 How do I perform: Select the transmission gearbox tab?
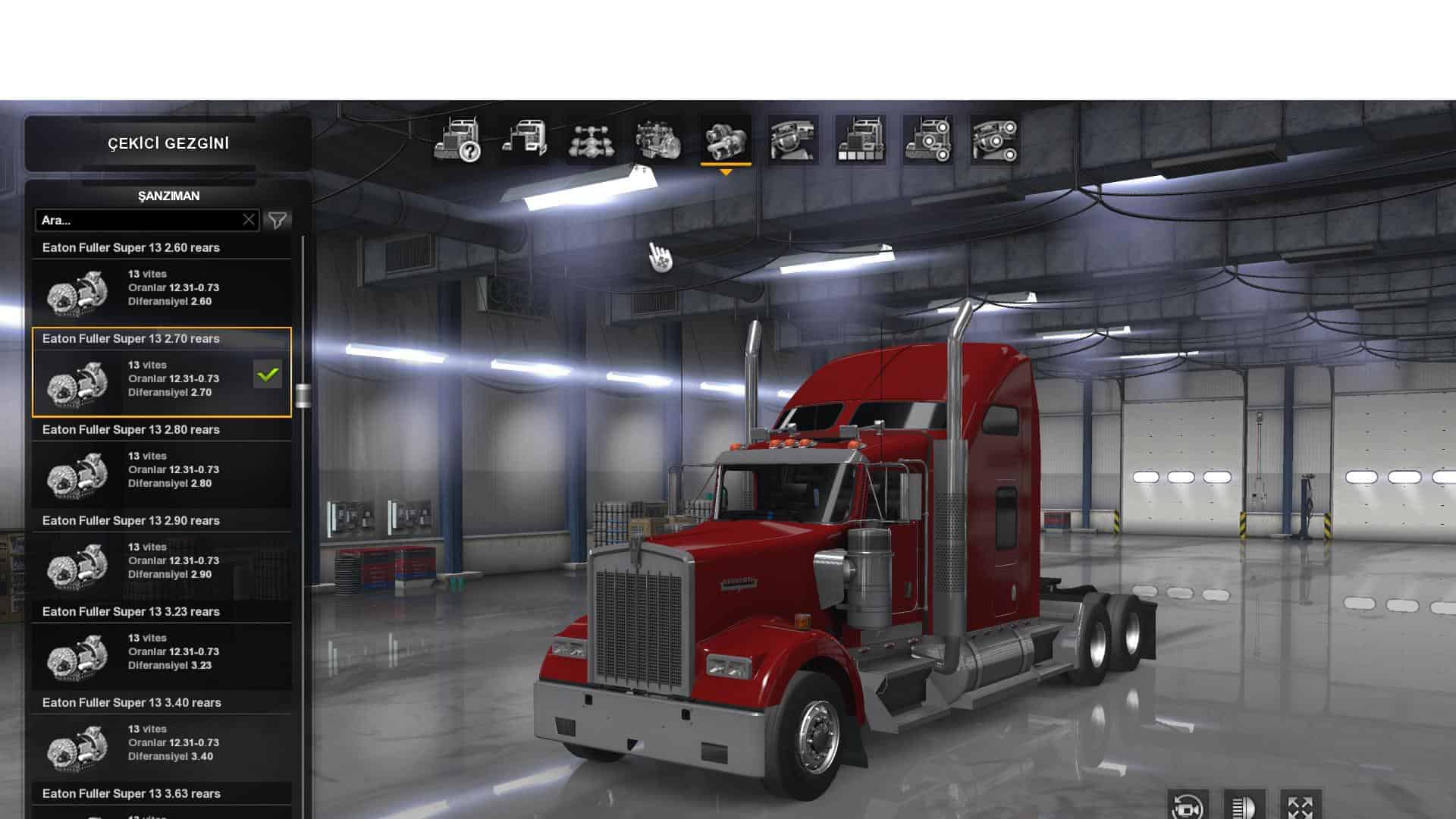pyautogui.click(x=726, y=140)
